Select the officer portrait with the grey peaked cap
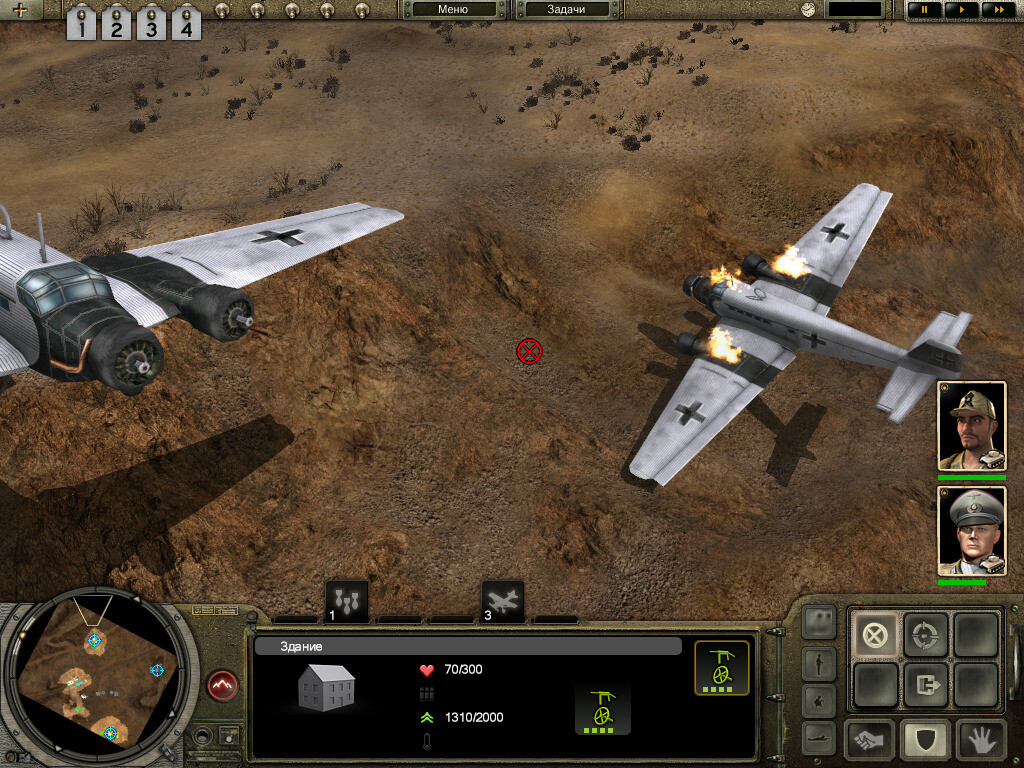 (x=971, y=531)
